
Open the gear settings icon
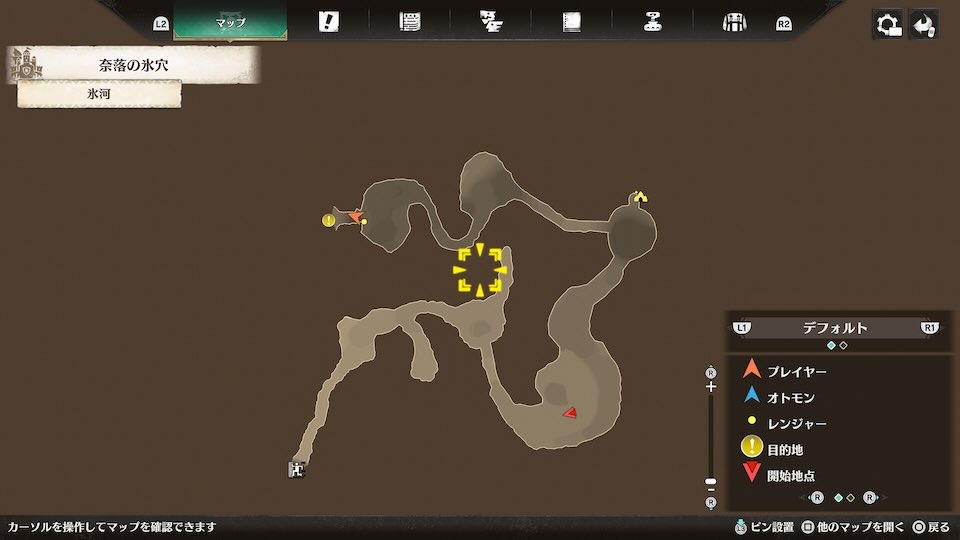[x=888, y=25]
